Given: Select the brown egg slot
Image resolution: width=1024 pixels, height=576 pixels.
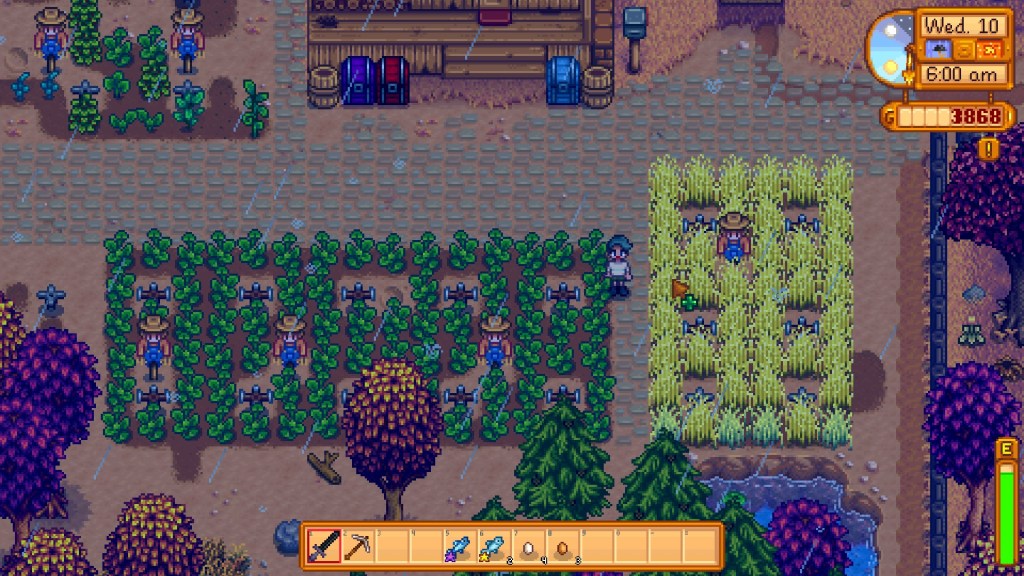Looking at the screenshot, I should [561, 547].
